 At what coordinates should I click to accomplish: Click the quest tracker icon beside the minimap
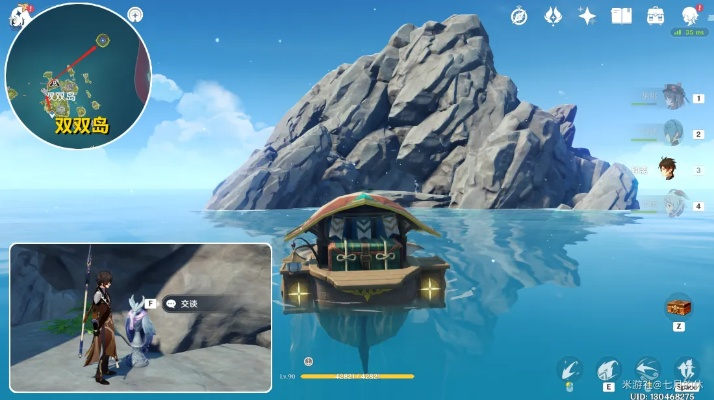click(x=135, y=15)
